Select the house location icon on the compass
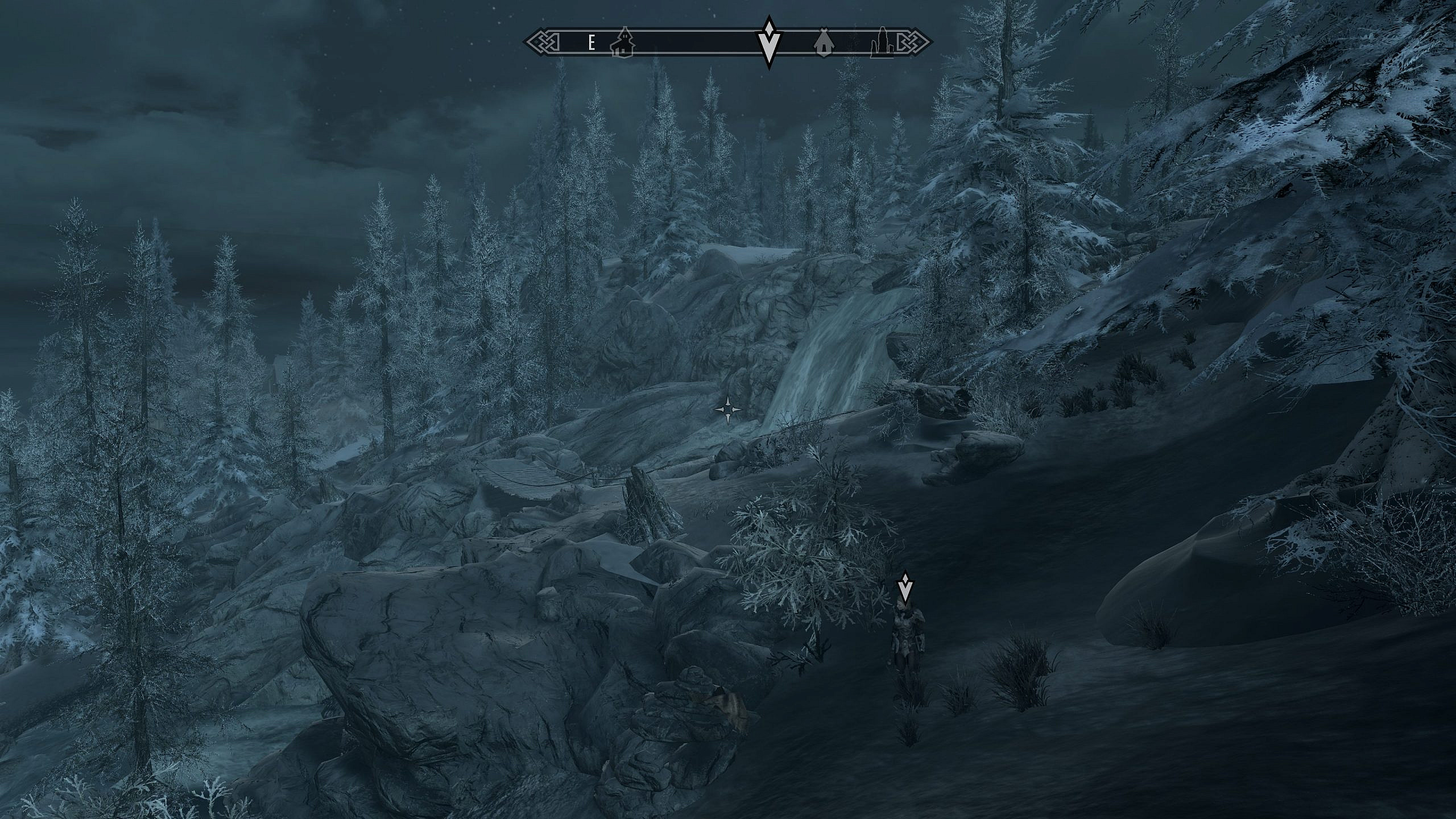1456x819 pixels. tap(622, 43)
